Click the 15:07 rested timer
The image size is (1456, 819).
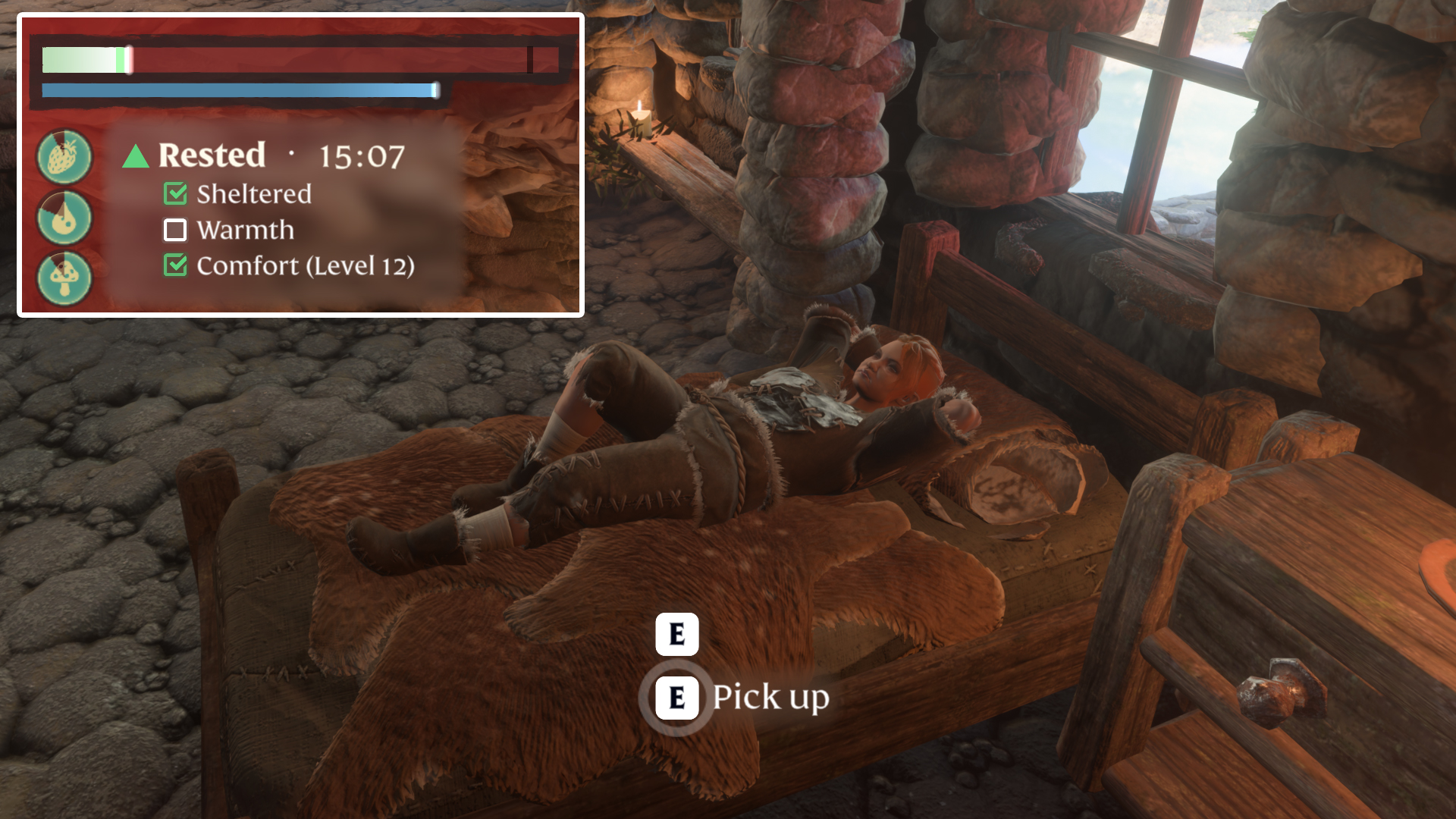pos(362,156)
